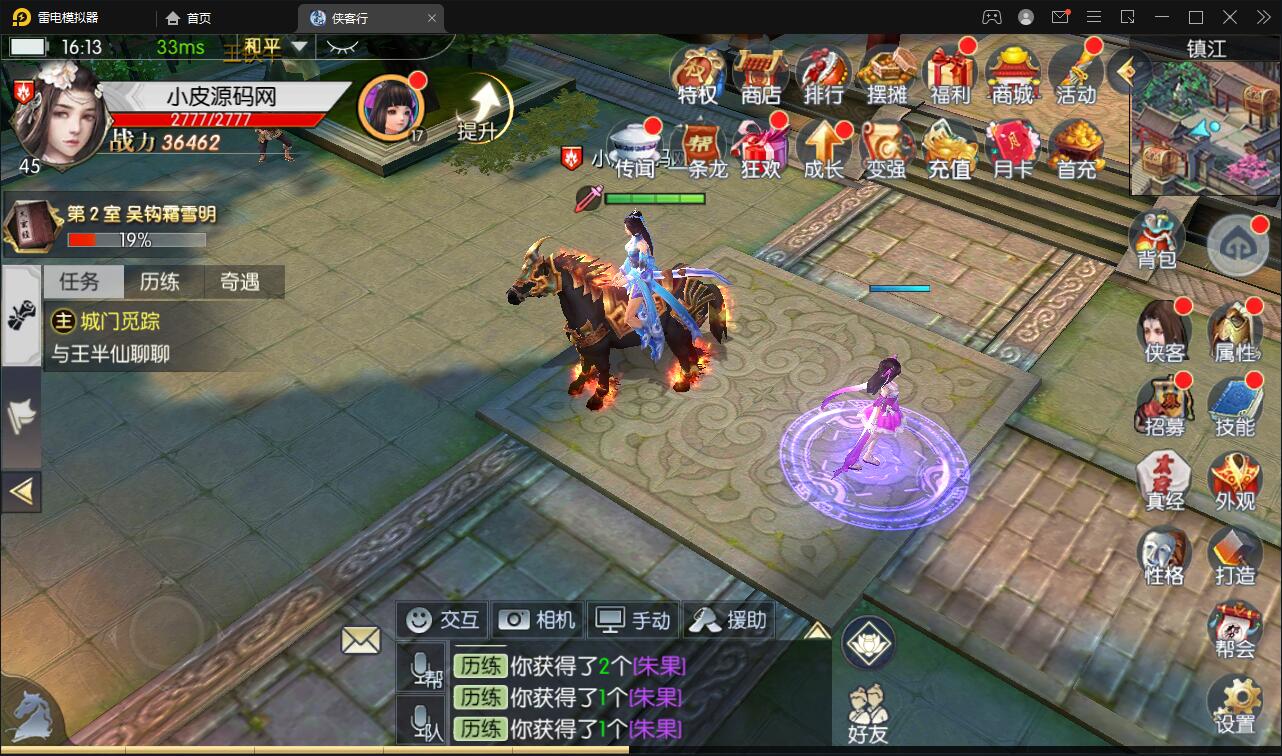Switch to the emulator 首页 tab
1282x756 pixels.
click(x=187, y=17)
